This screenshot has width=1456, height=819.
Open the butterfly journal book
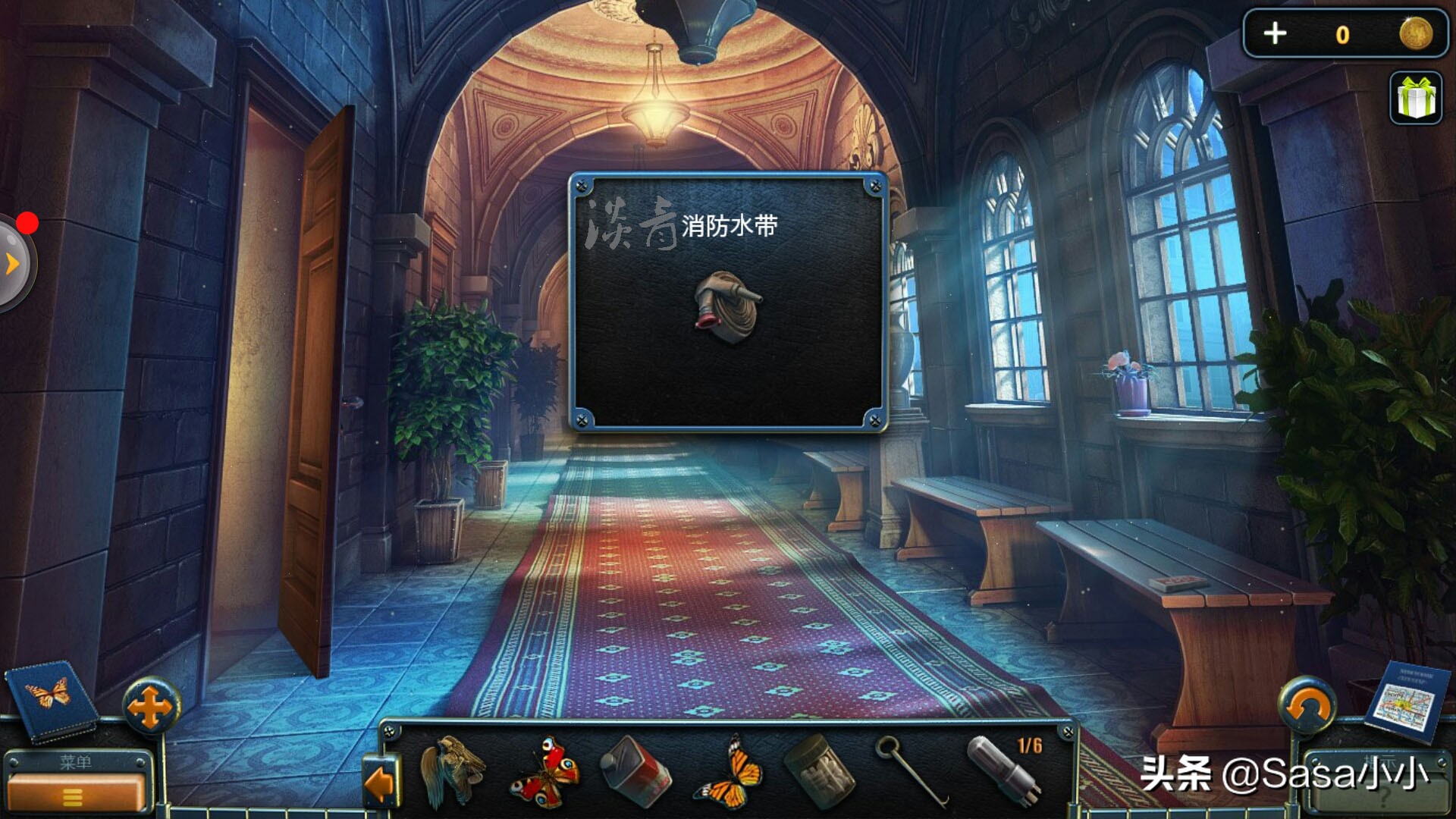click(52, 698)
